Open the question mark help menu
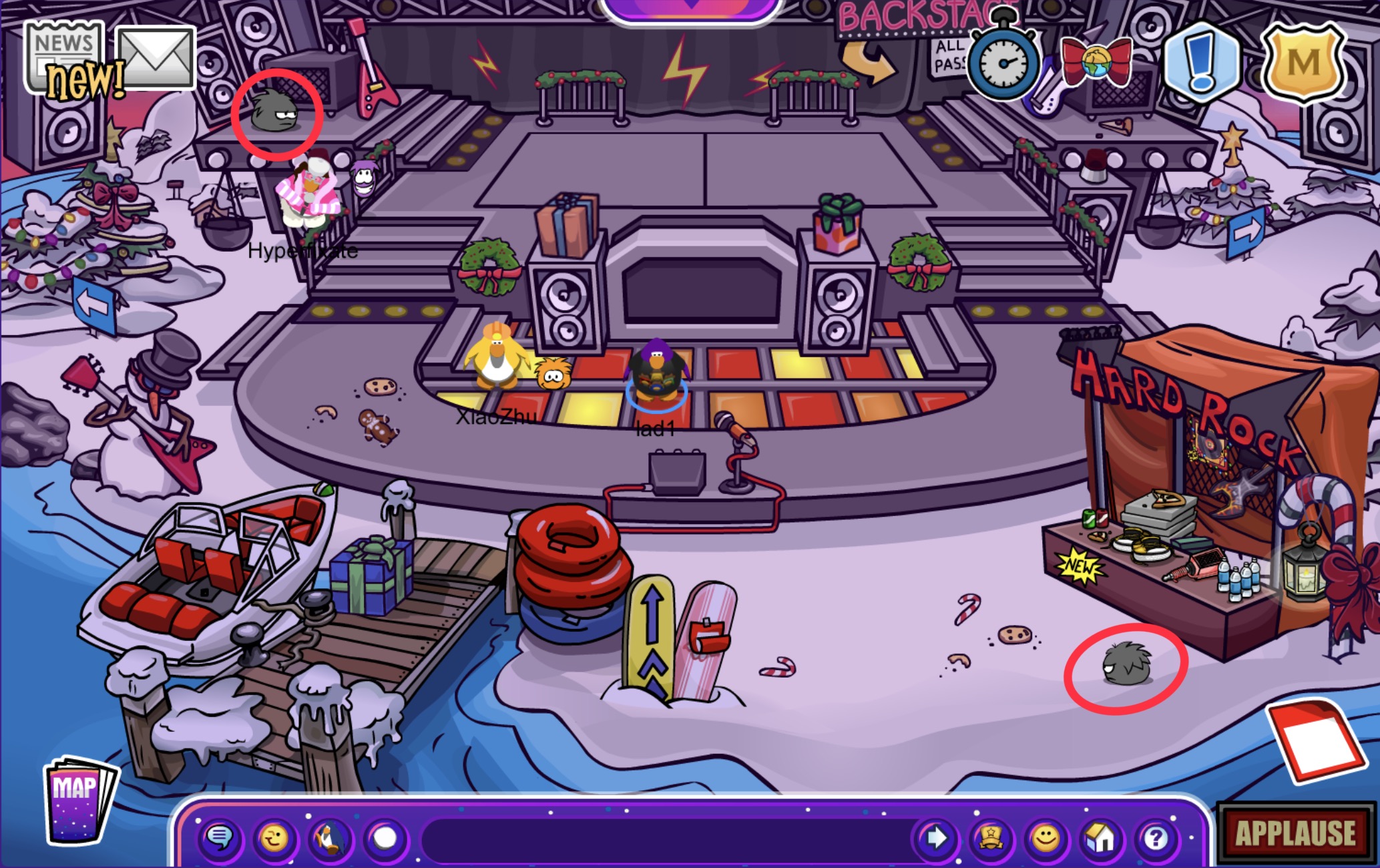This screenshot has height=868, width=1380. click(x=1156, y=837)
